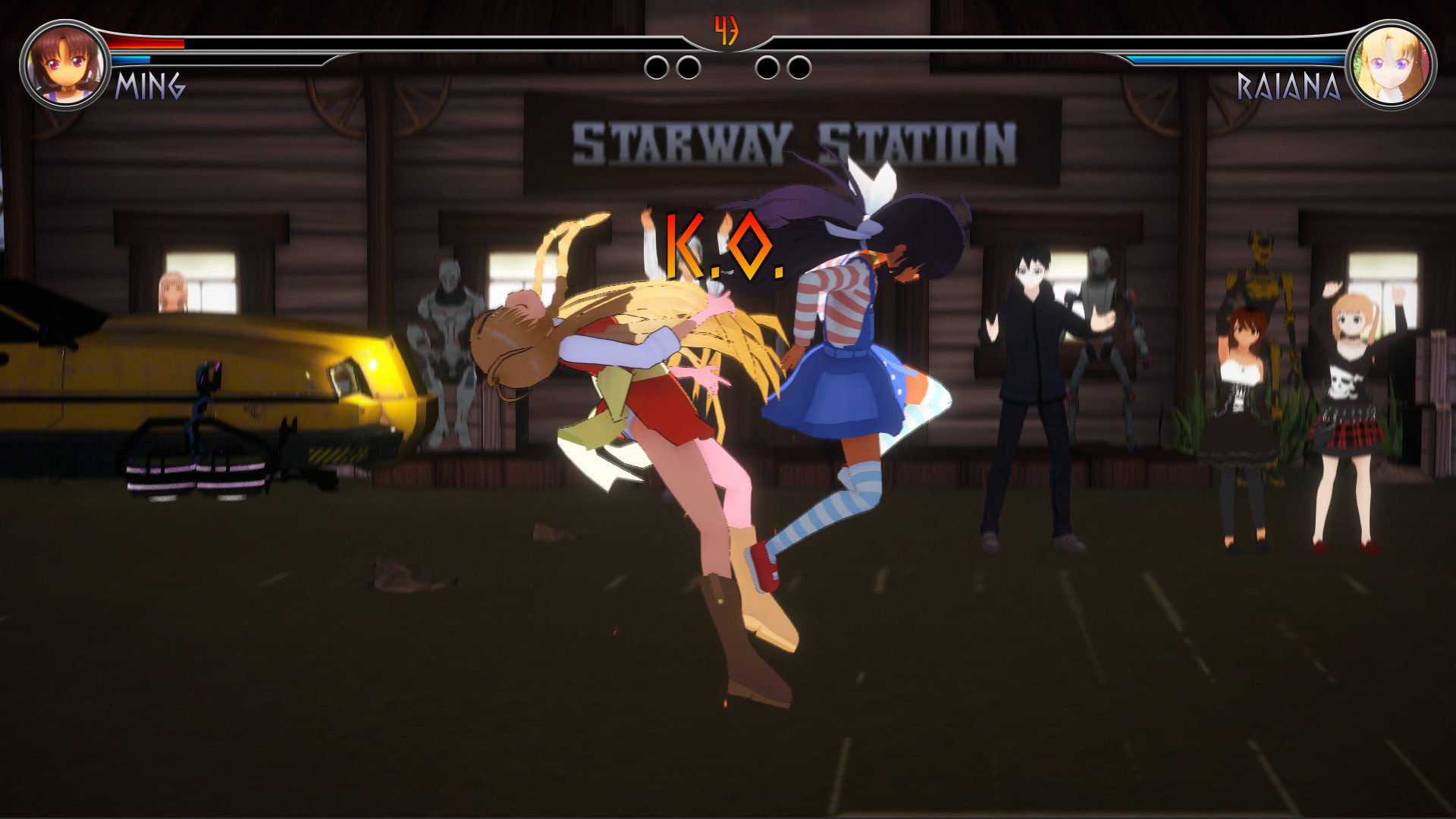
Task: Click the second round-win circle on Raiana's side
Action: [799, 68]
